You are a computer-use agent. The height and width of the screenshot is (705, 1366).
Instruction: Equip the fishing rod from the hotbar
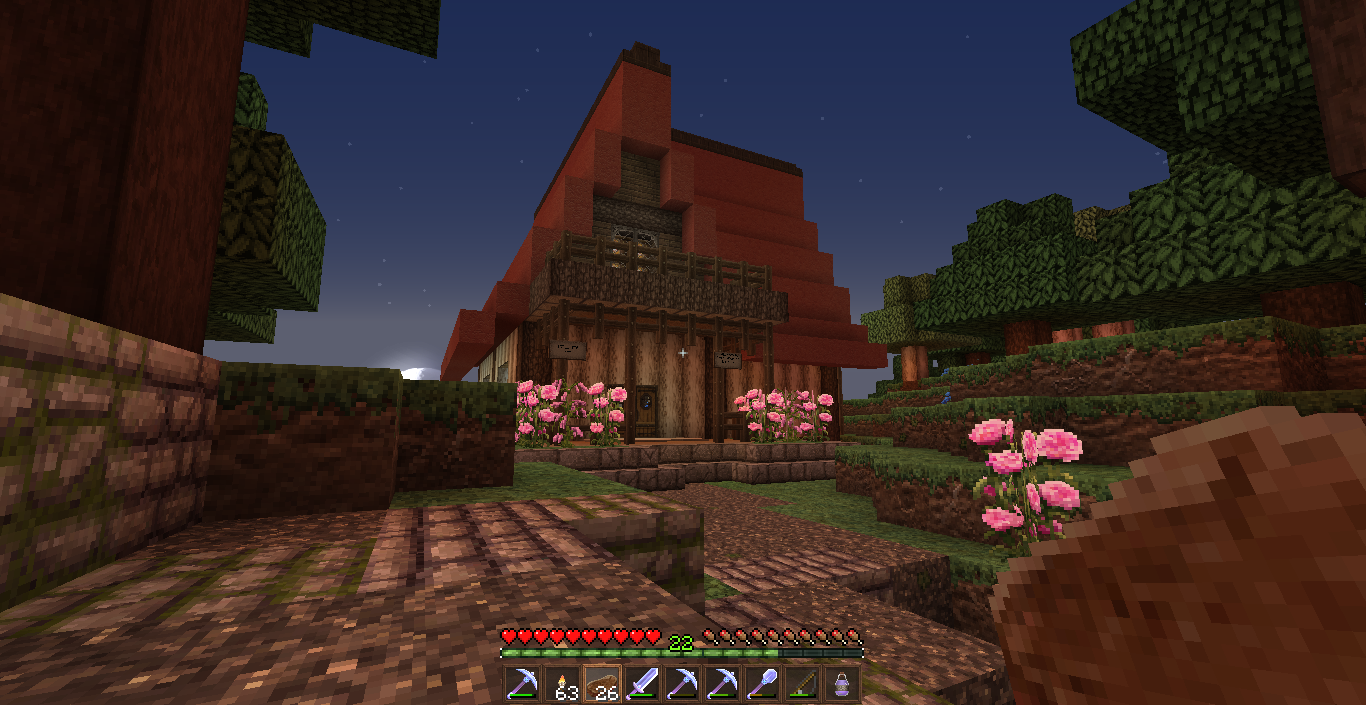coord(802,684)
